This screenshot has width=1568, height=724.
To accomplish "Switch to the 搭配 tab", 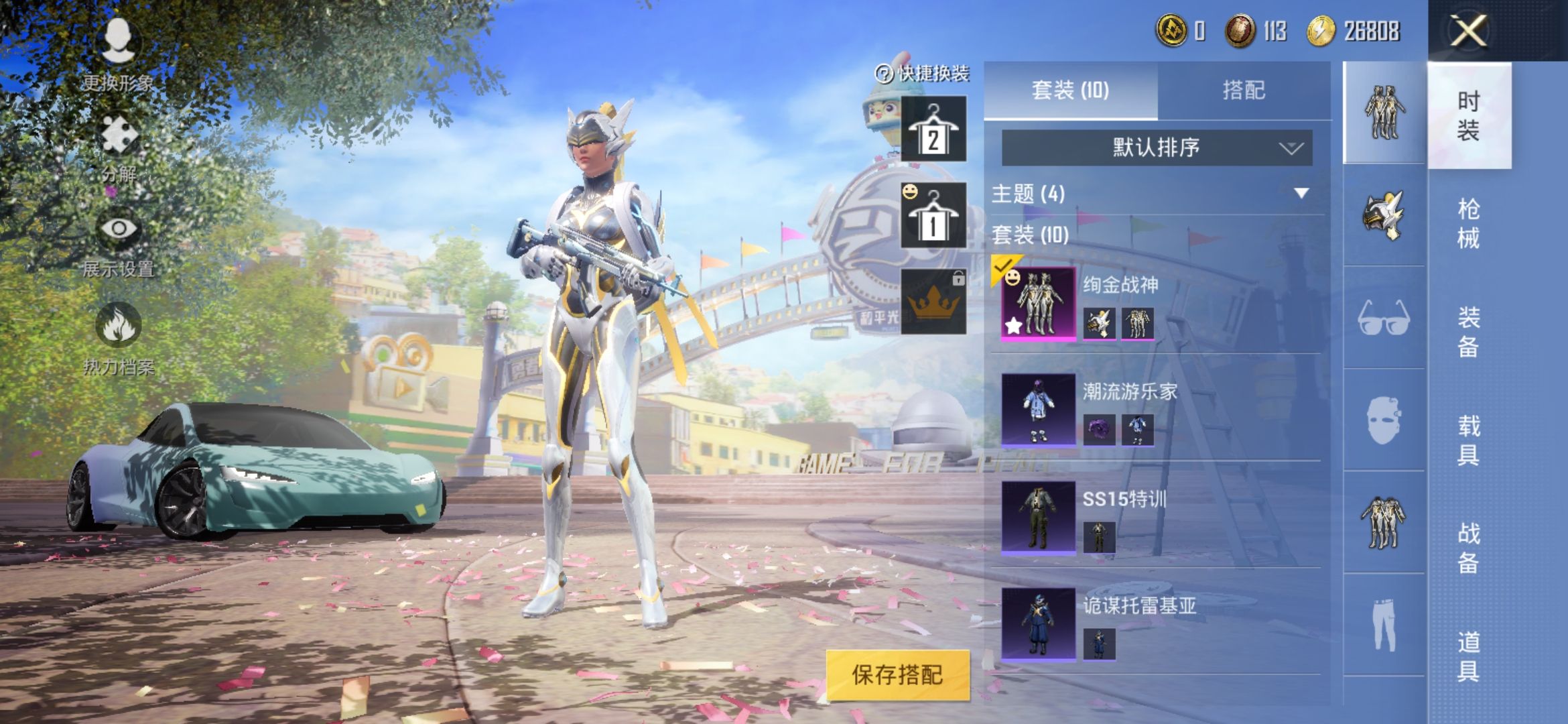I will (x=1244, y=90).
